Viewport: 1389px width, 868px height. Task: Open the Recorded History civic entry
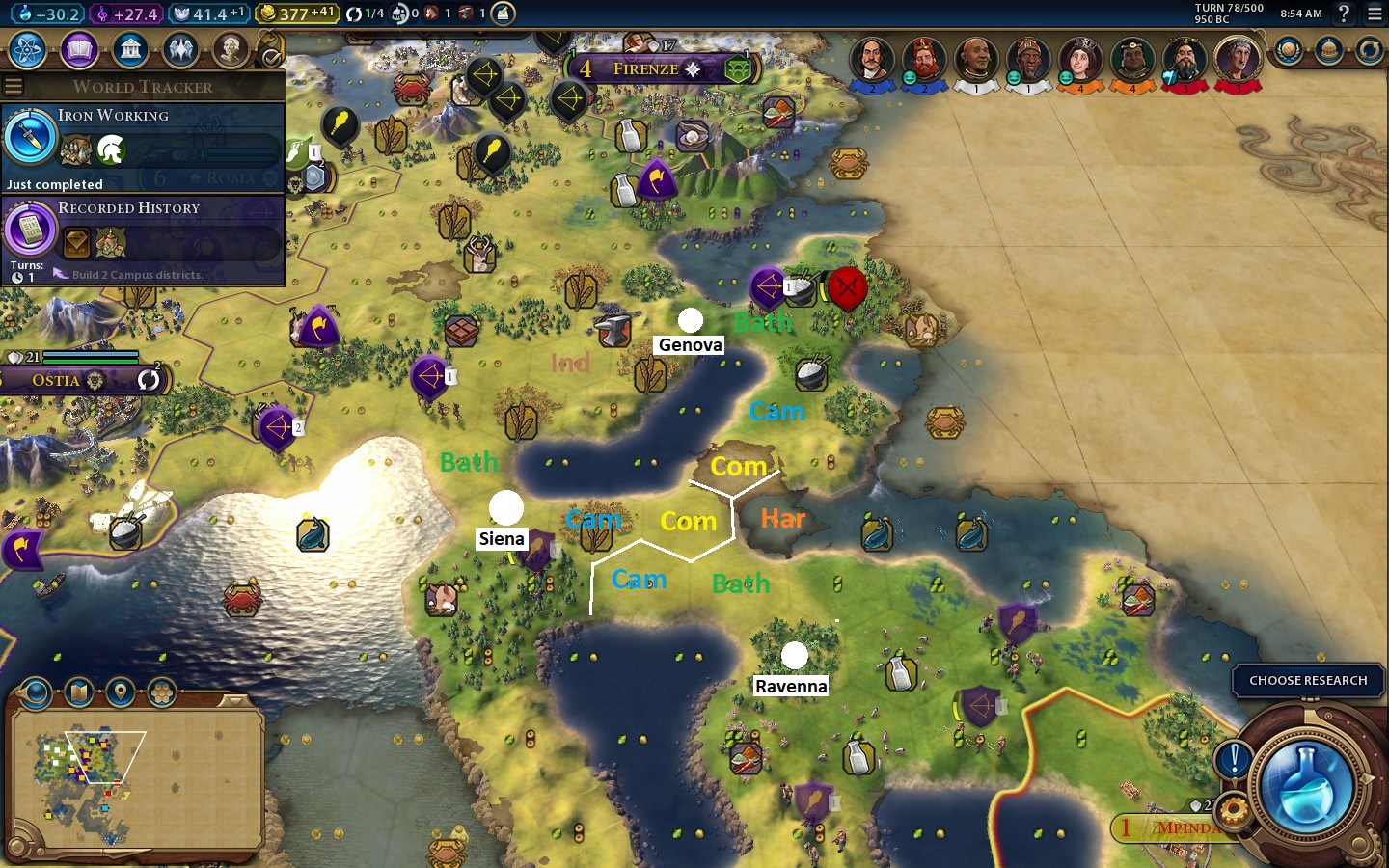point(143,240)
